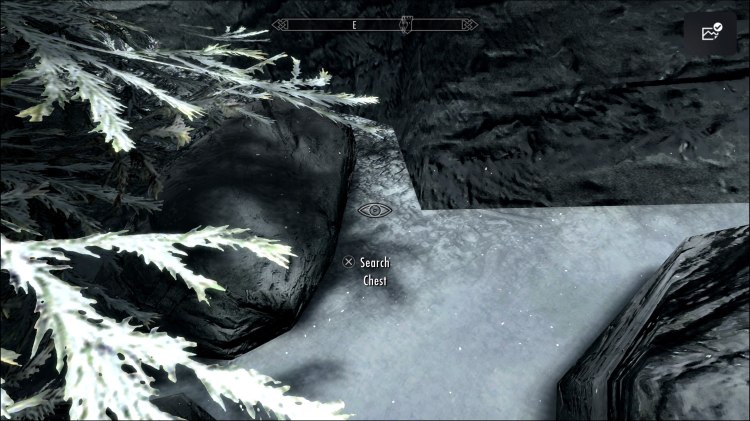Click the image overlay icon with checkmark
Screen dimensions: 750x421
[x=710, y=33]
